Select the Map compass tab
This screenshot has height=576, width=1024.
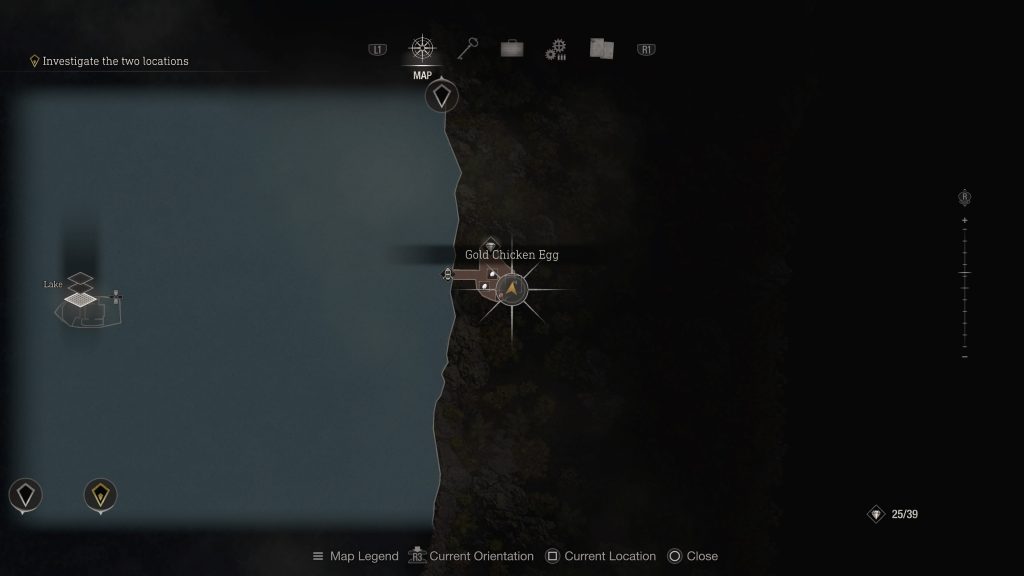[423, 49]
